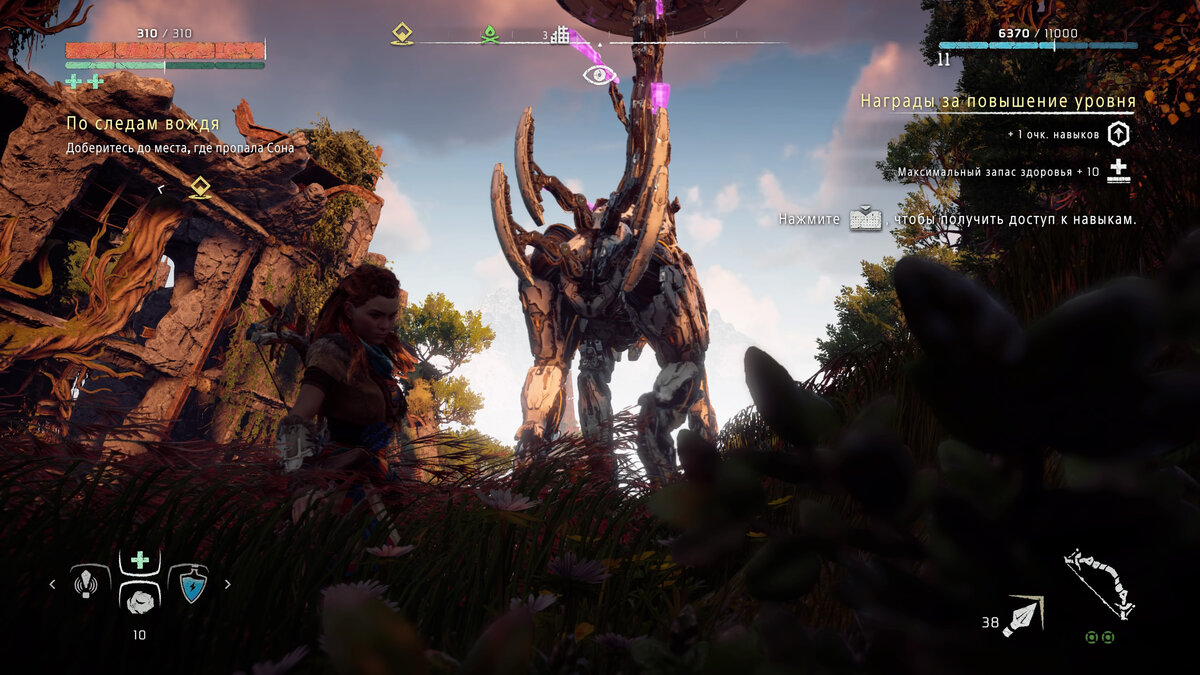1200x675 pixels.
Task: Select the green campfire marker on the compass
Action: coord(490,34)
